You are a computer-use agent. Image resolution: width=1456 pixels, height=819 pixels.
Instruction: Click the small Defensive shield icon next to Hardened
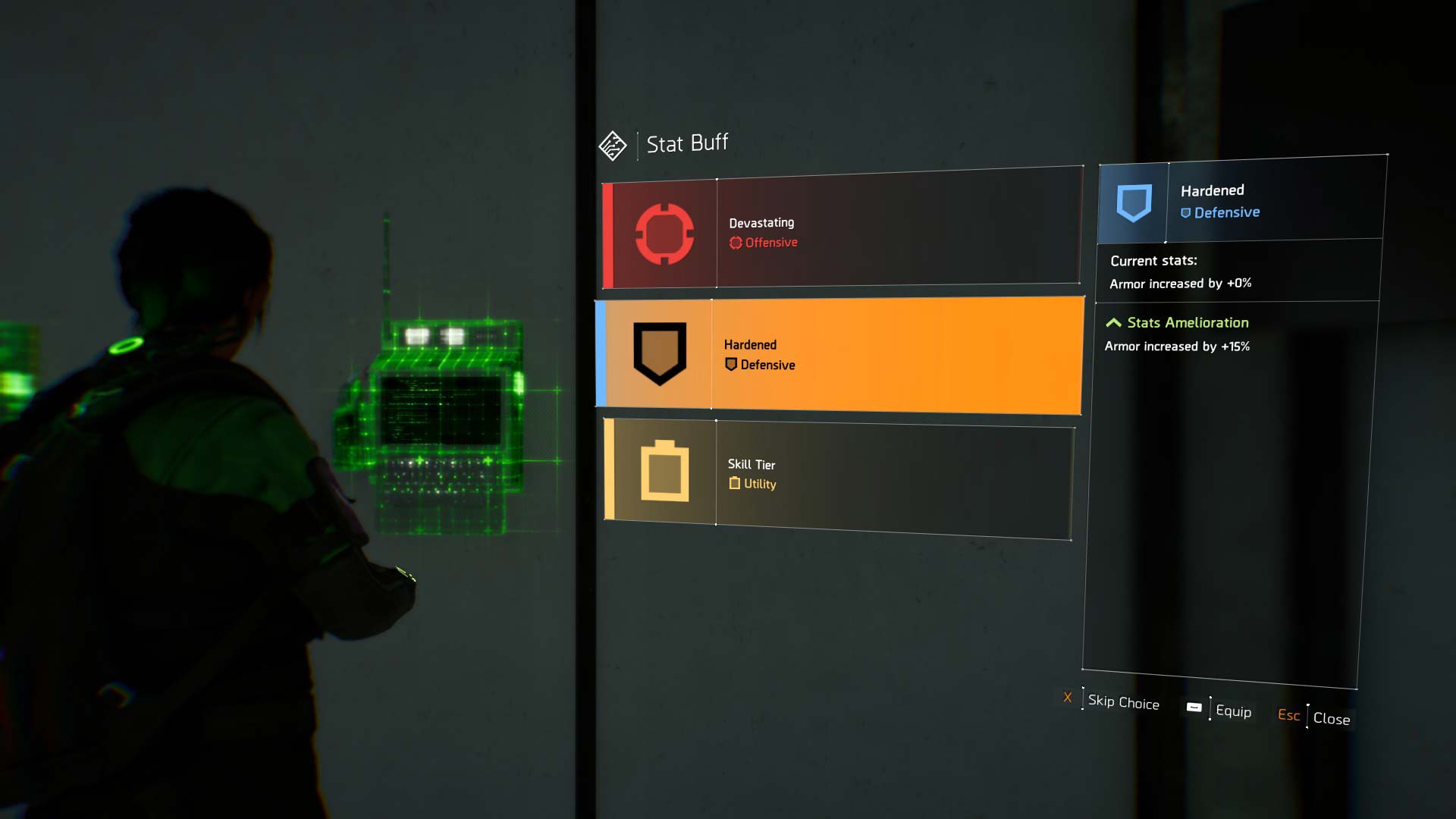[730, 365]
